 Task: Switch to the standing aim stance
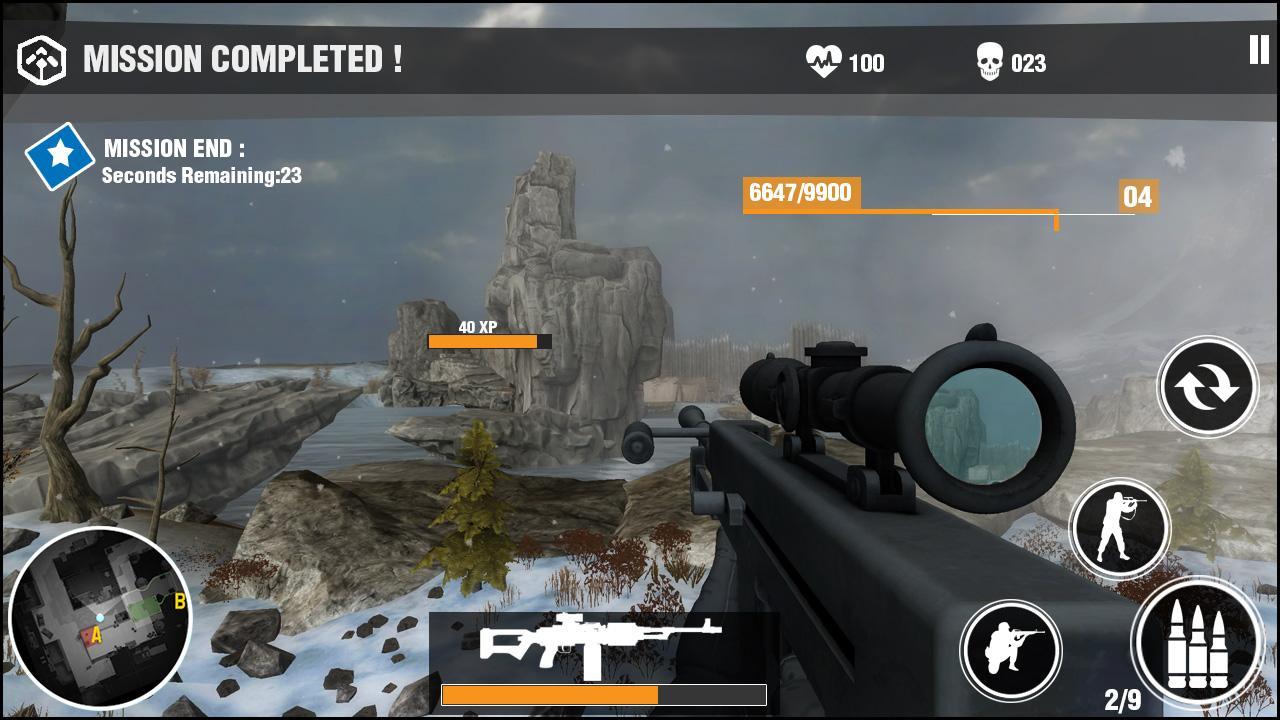coord(1119,527)
